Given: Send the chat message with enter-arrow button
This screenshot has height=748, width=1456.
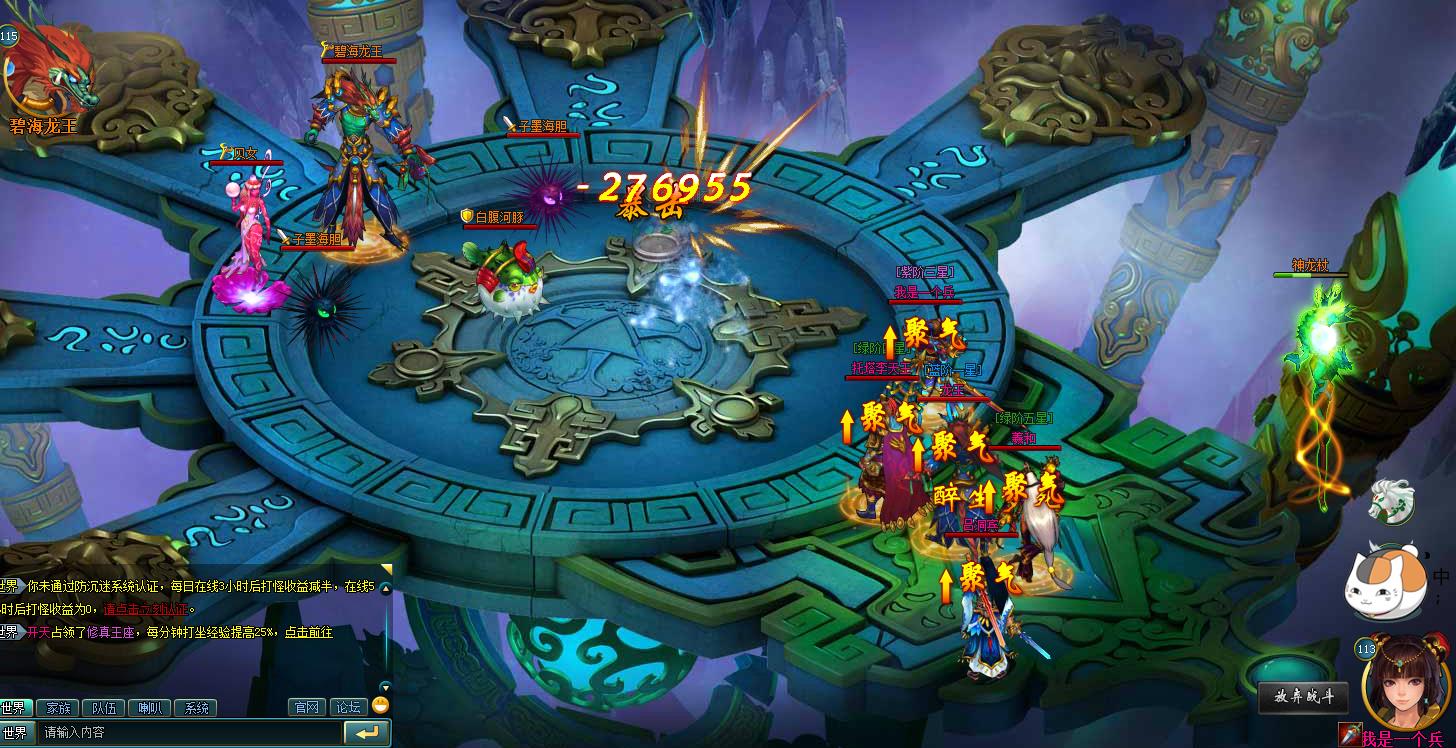Looking at the screenshot, I should [367, 733].
